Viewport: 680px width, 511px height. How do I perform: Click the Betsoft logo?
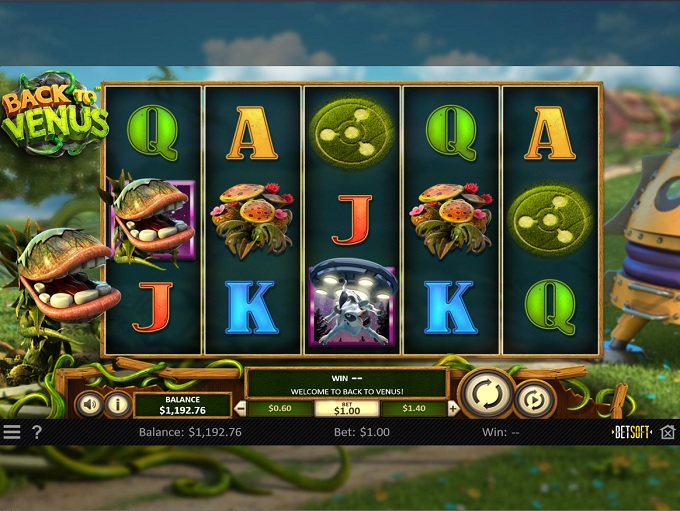click(x=632, y=433)
